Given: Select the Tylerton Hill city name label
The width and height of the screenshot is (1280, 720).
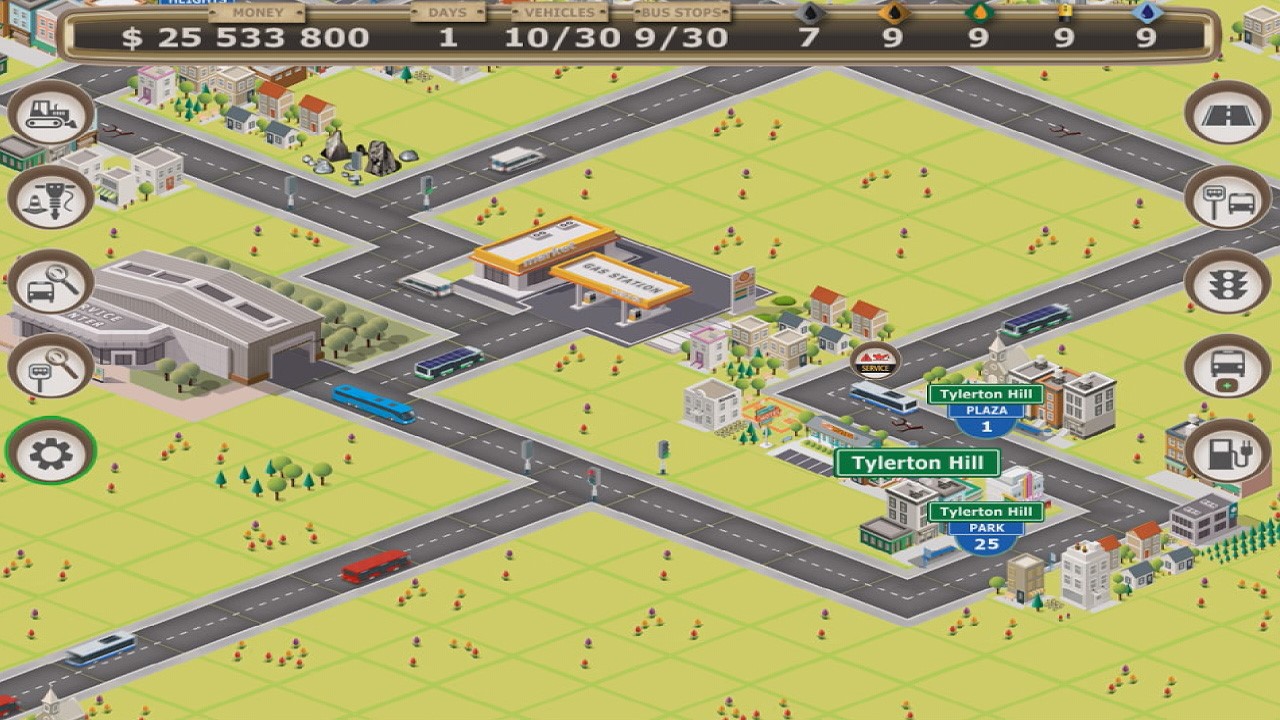Looking at the screenshot, I should click(918, 465).
